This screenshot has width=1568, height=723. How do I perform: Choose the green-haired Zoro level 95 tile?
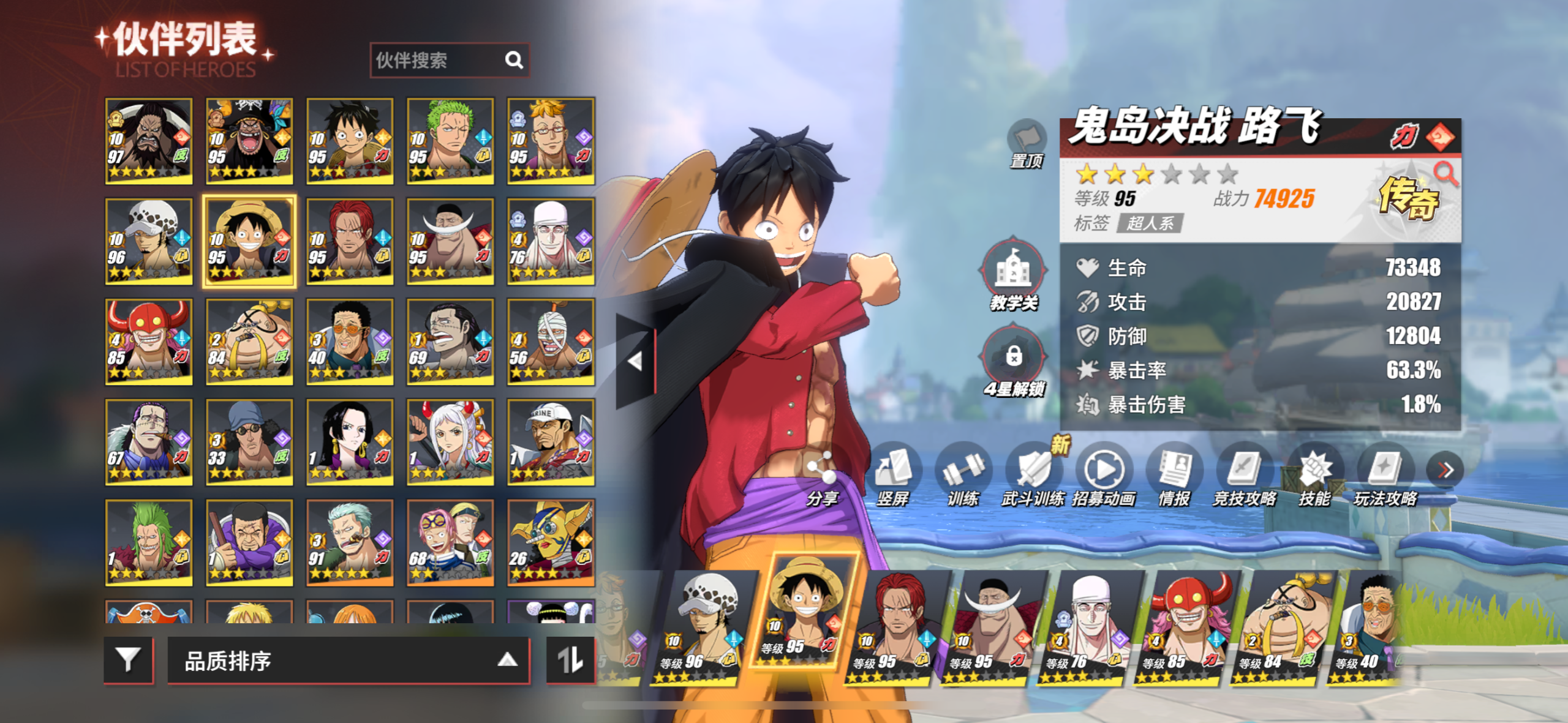(x=450, y=141)
